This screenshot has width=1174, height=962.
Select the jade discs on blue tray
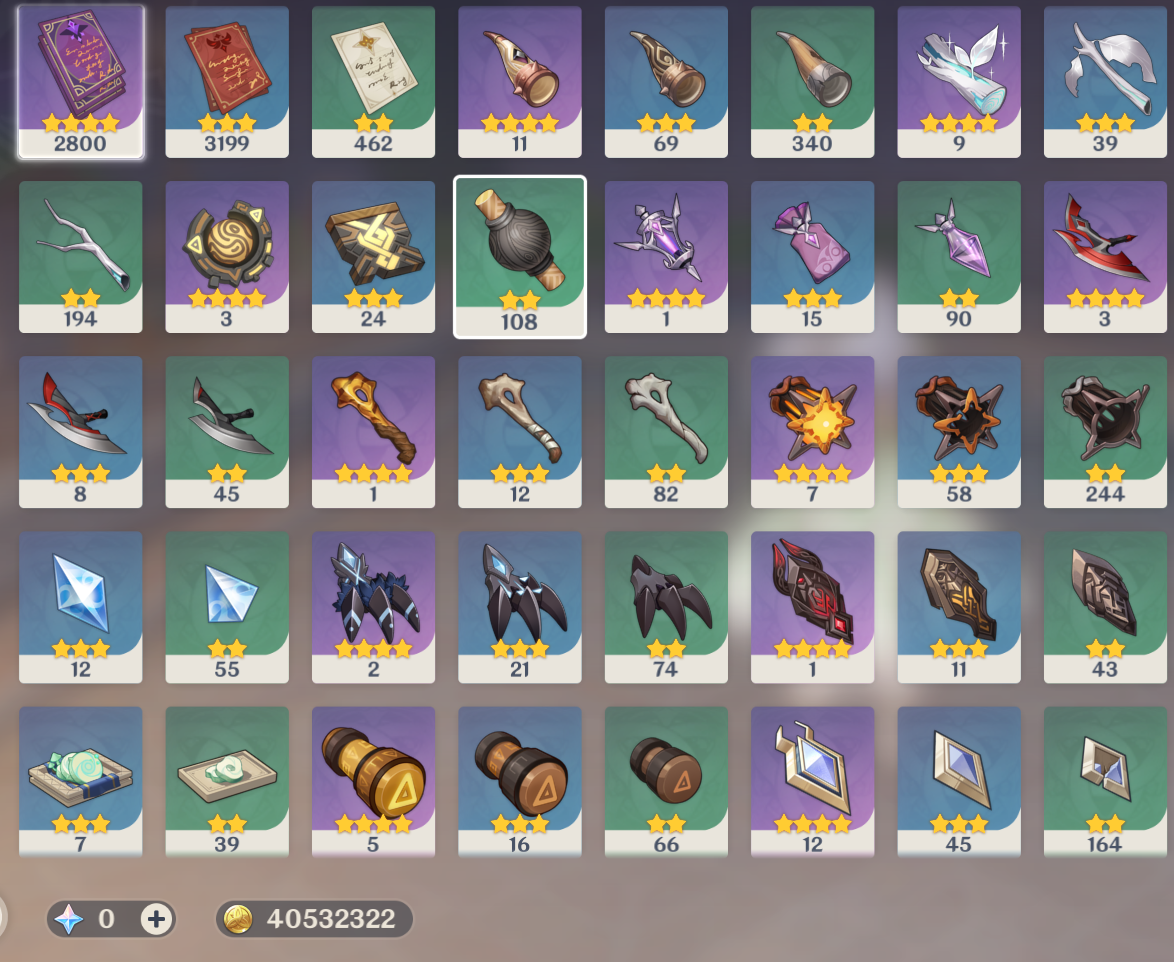point(81,781)
